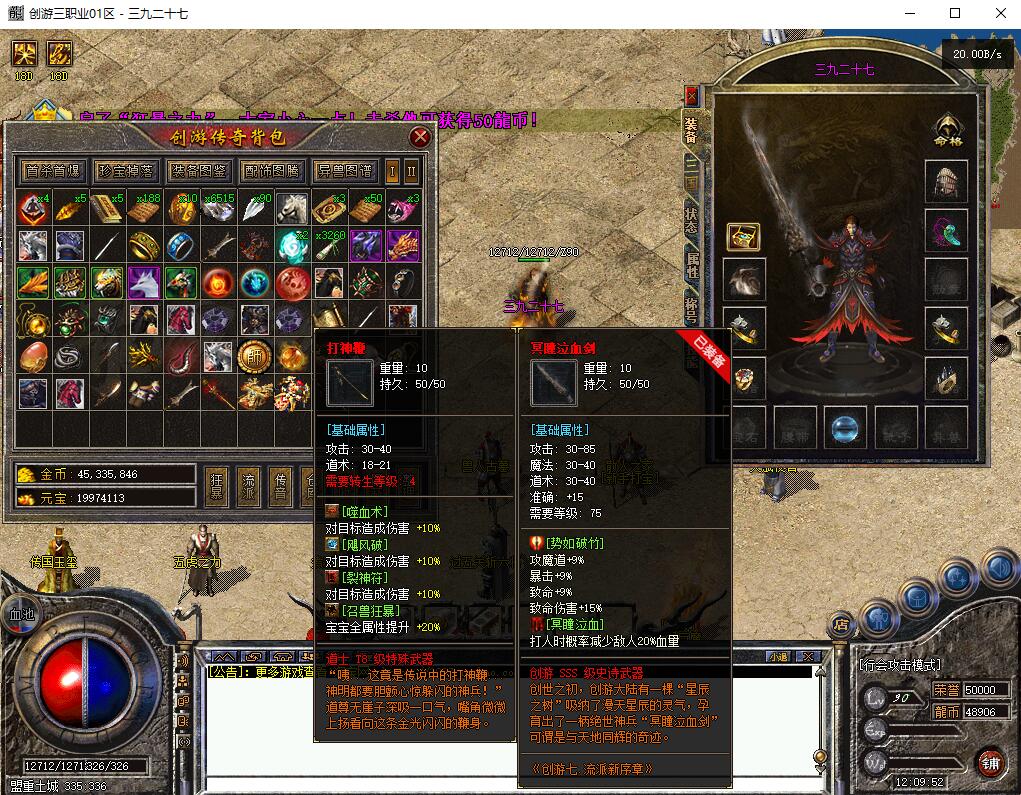The image size is (1021, 795).
Task: Select the 珍宝掉落 button
Action: pyautogui.click(x=126, y=171)
